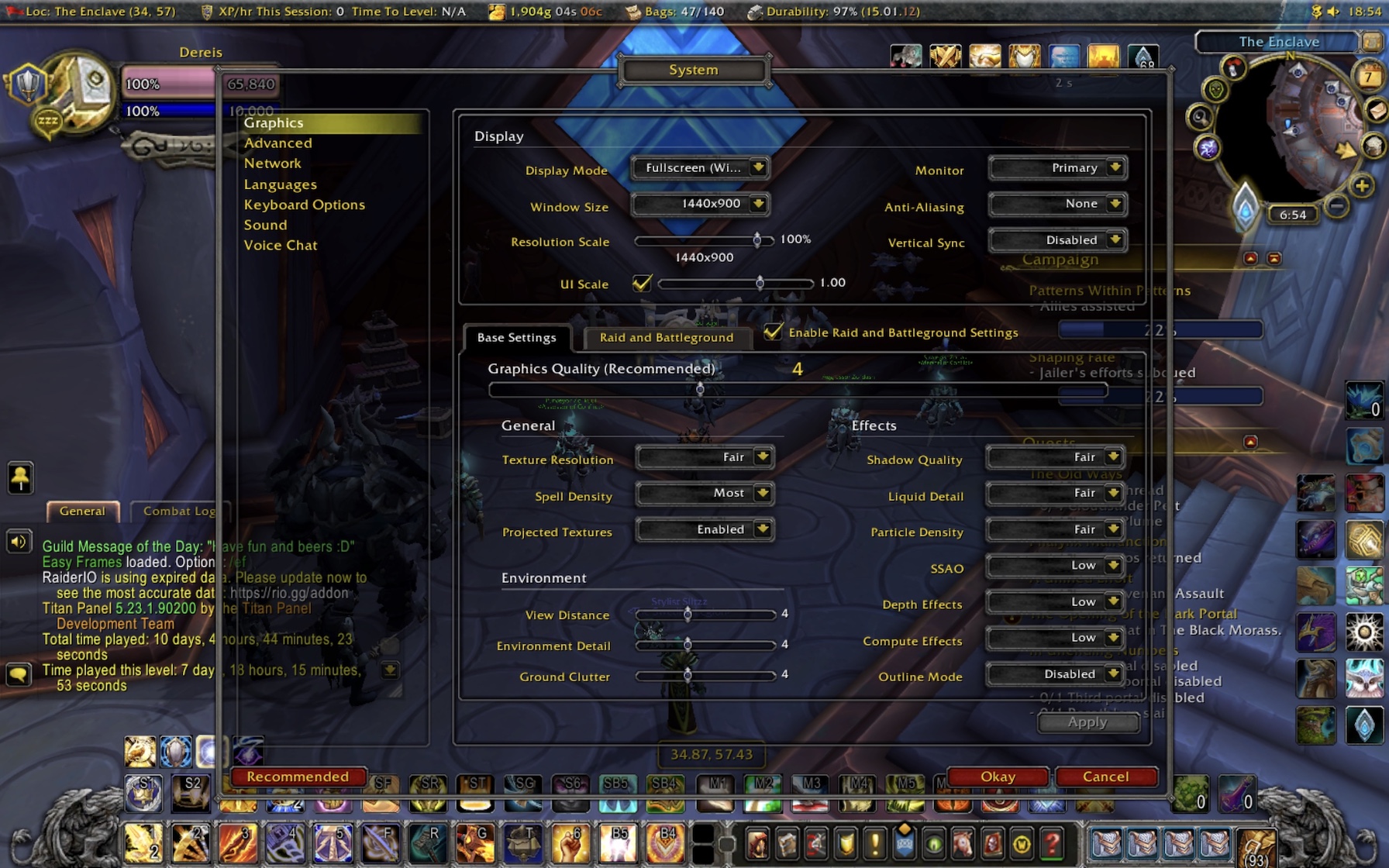Change the Anti-Aliasing dropdown
Image resolution: width=1389 pixels, height=868 pixels.
1057,204
